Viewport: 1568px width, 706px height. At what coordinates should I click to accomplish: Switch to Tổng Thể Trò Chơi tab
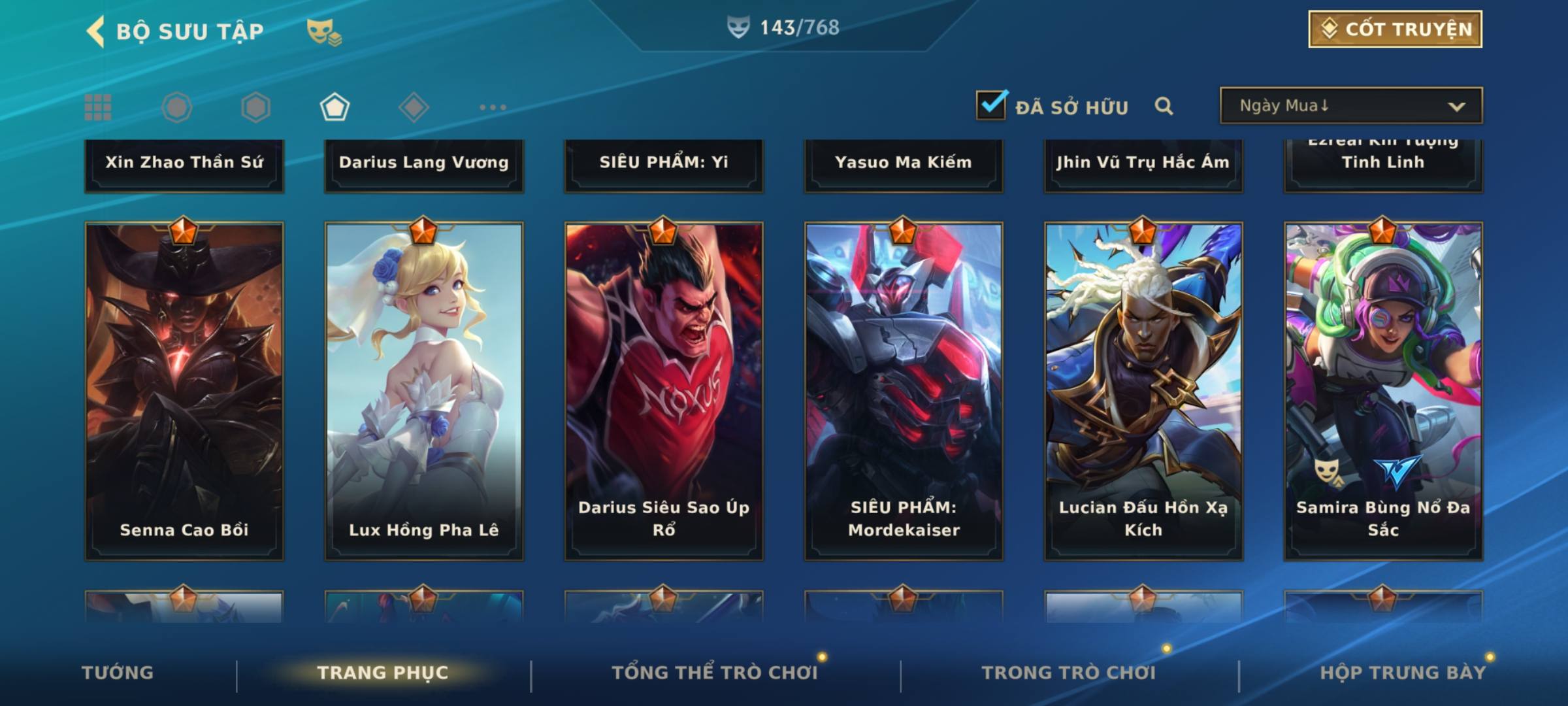(x=715, y=673)
